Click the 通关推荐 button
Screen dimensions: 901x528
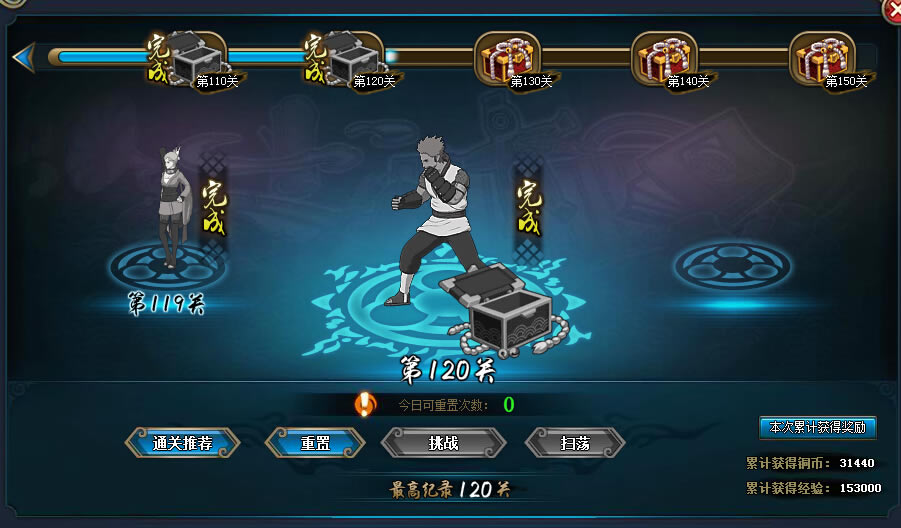tap(182, 442)
